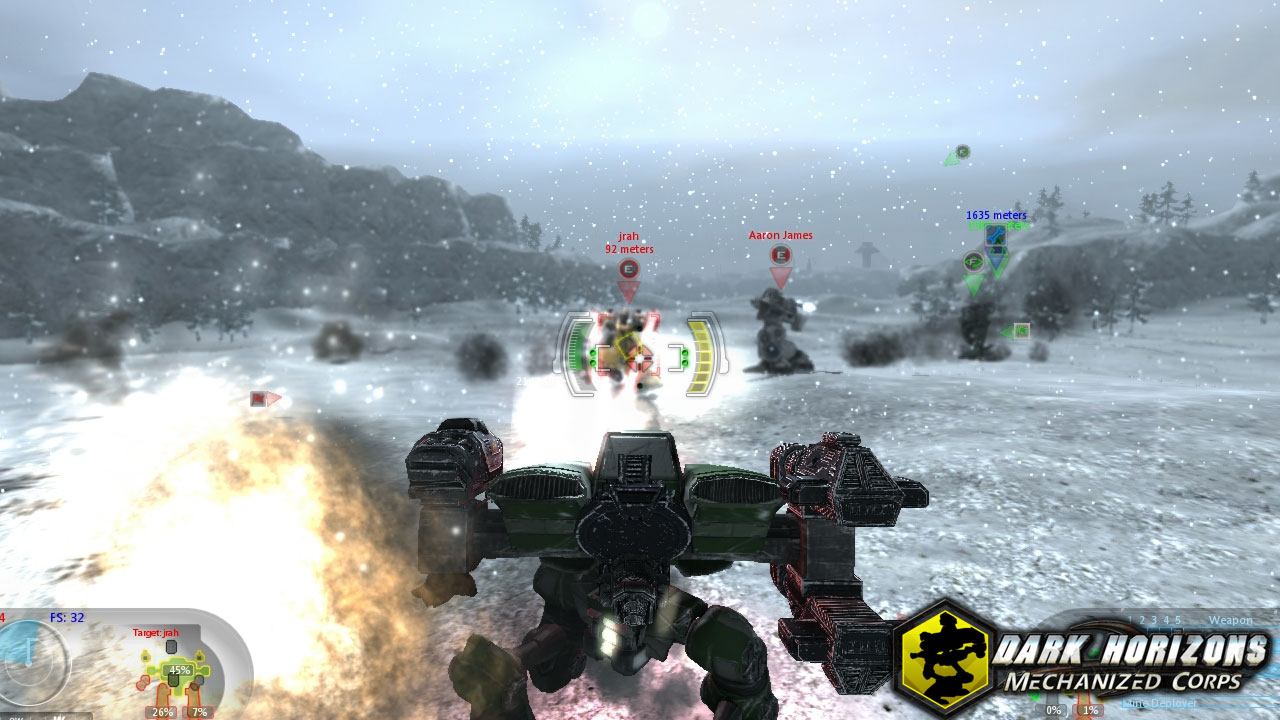Click the blue wrench repair icon at 1635 meters
Image resolution: width=1280 pixels, height=720 pixels.
tap(996, 236)
